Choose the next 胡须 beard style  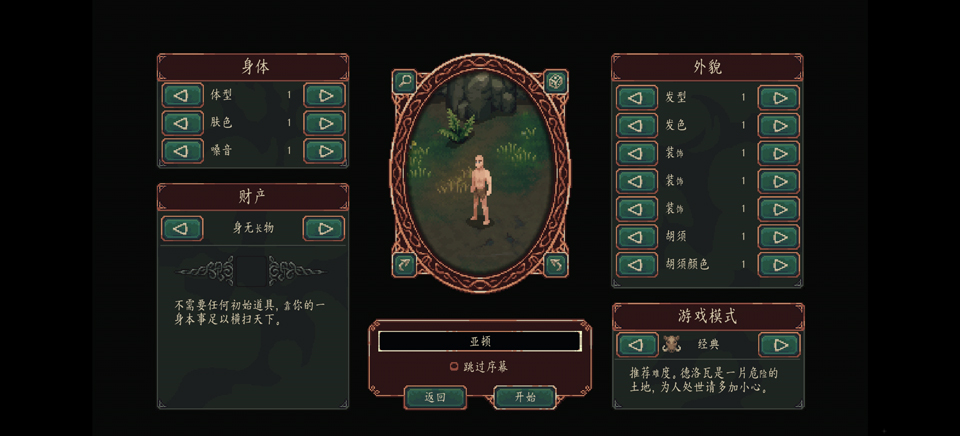(778, 237)
